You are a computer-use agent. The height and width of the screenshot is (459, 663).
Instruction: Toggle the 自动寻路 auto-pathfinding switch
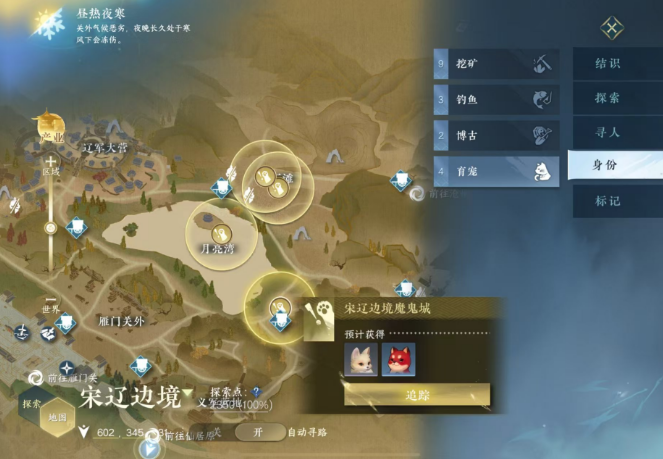[x=257, y=432]
